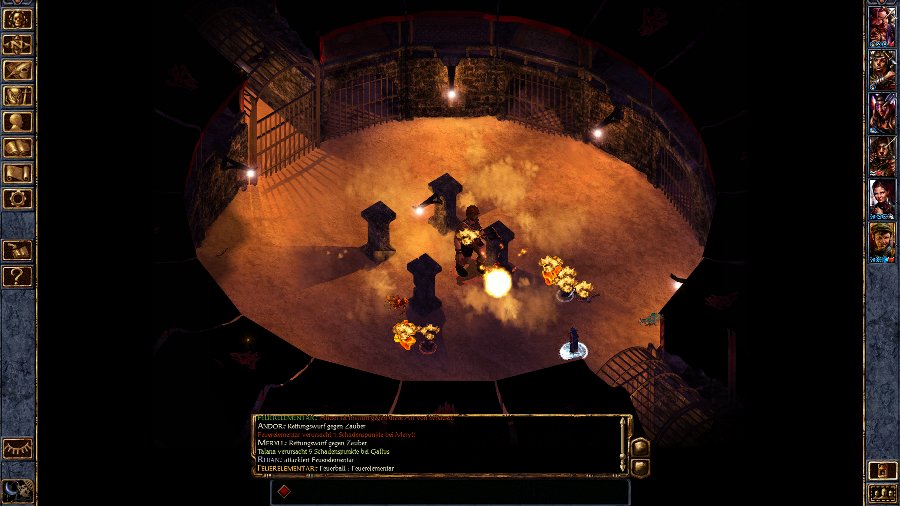Toggle party AI with the lantern button

click(x=882, y=469)
